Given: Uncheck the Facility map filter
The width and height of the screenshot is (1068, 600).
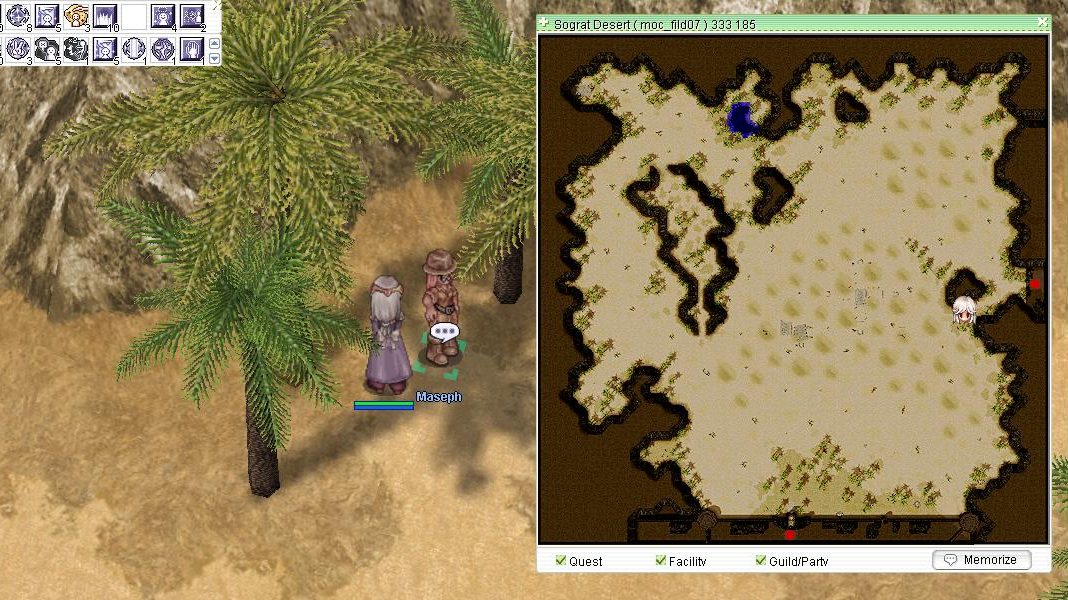Looking at the screenshot, I should (x=661, y=561).
